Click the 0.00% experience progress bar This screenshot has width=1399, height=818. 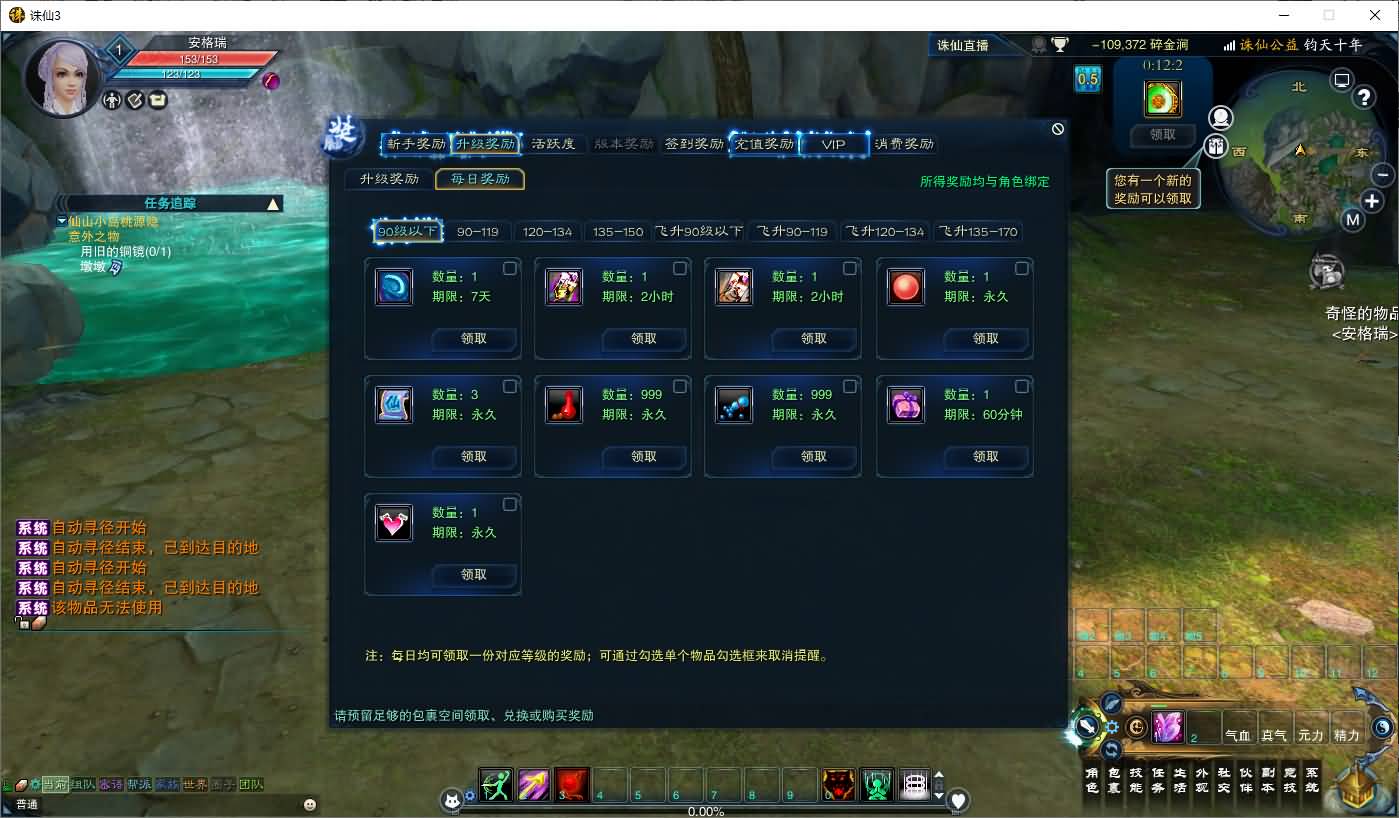[x=707, y=811]
